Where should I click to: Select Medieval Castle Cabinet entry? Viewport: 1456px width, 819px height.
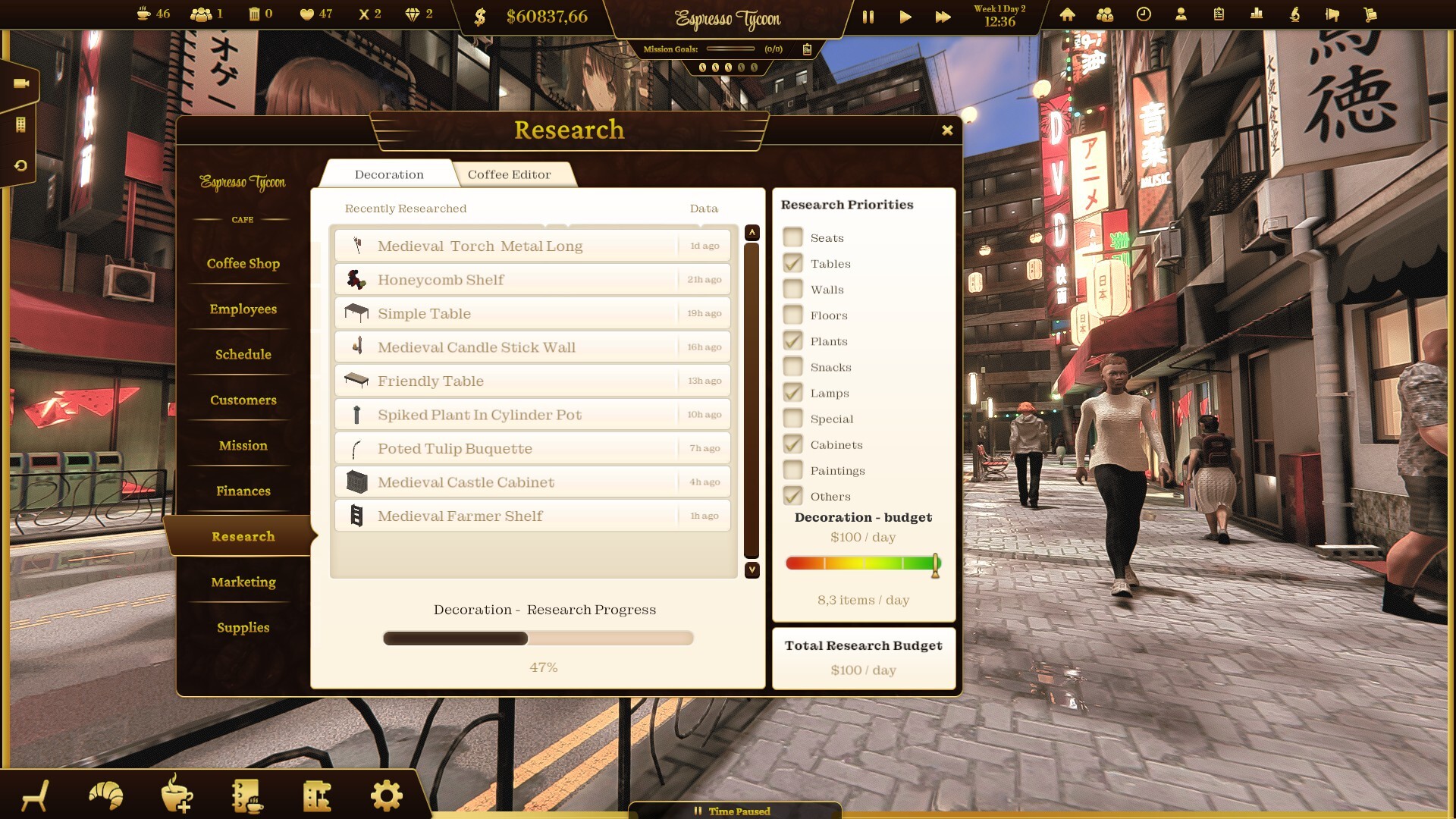(531, 482)
